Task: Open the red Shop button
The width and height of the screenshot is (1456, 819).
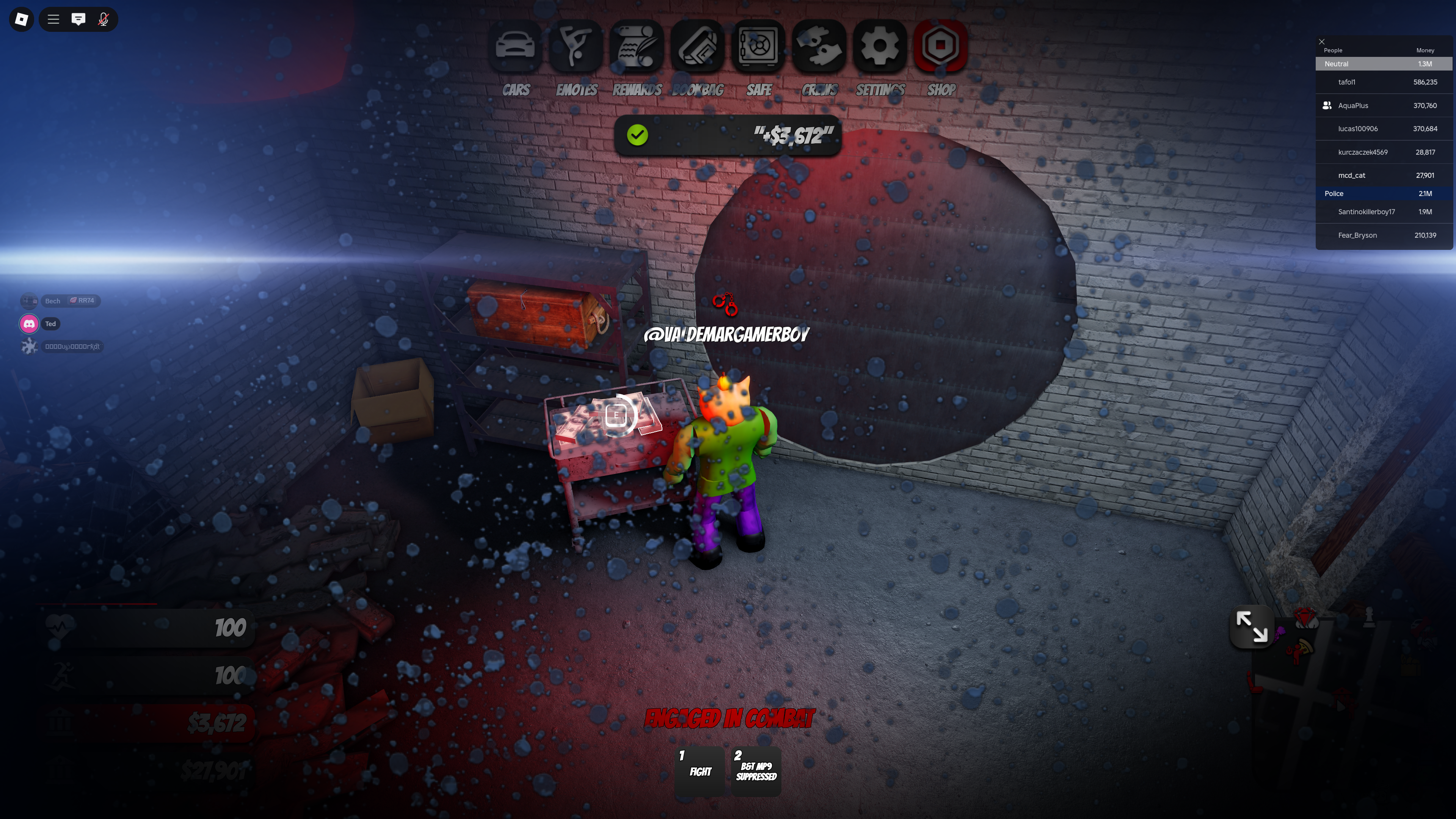Action: [x=940, y=46]
